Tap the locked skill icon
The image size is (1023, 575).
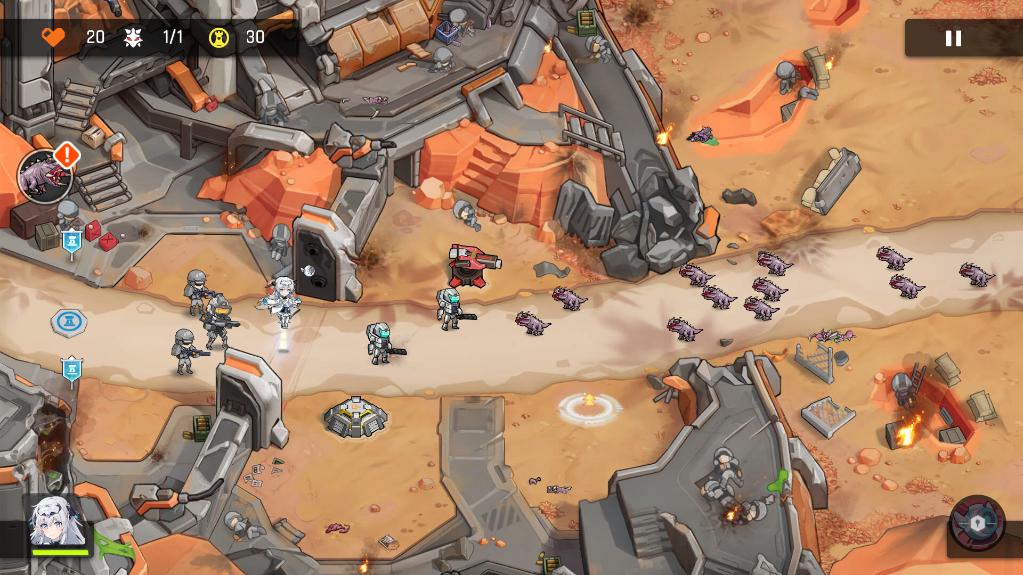[x=977, y=523]
